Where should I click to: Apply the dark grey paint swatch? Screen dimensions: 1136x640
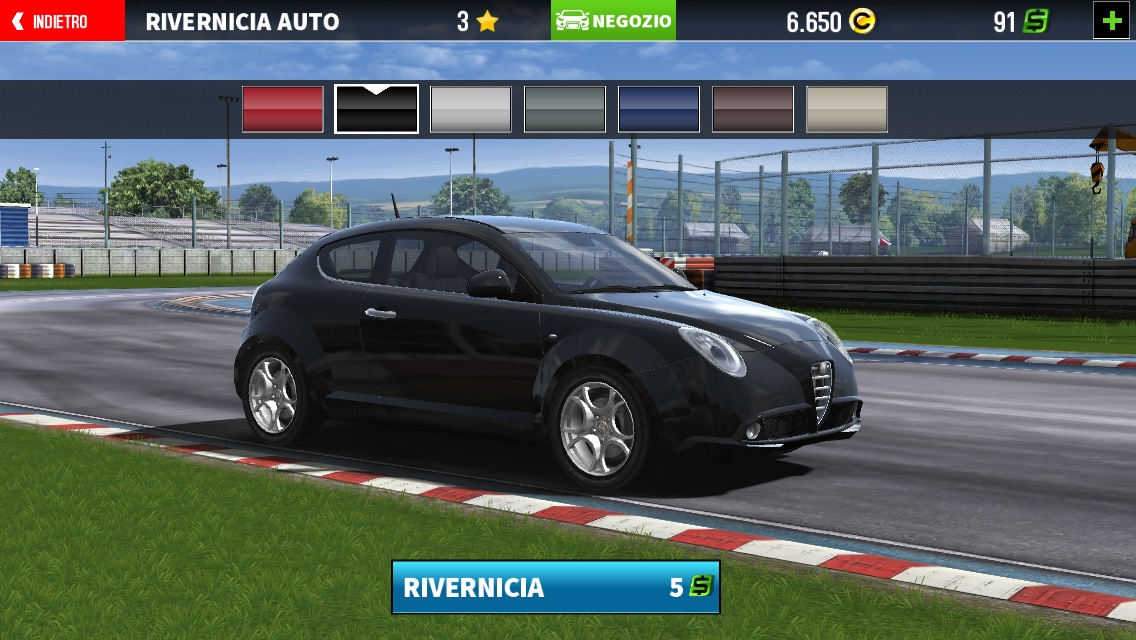point(565,109)
